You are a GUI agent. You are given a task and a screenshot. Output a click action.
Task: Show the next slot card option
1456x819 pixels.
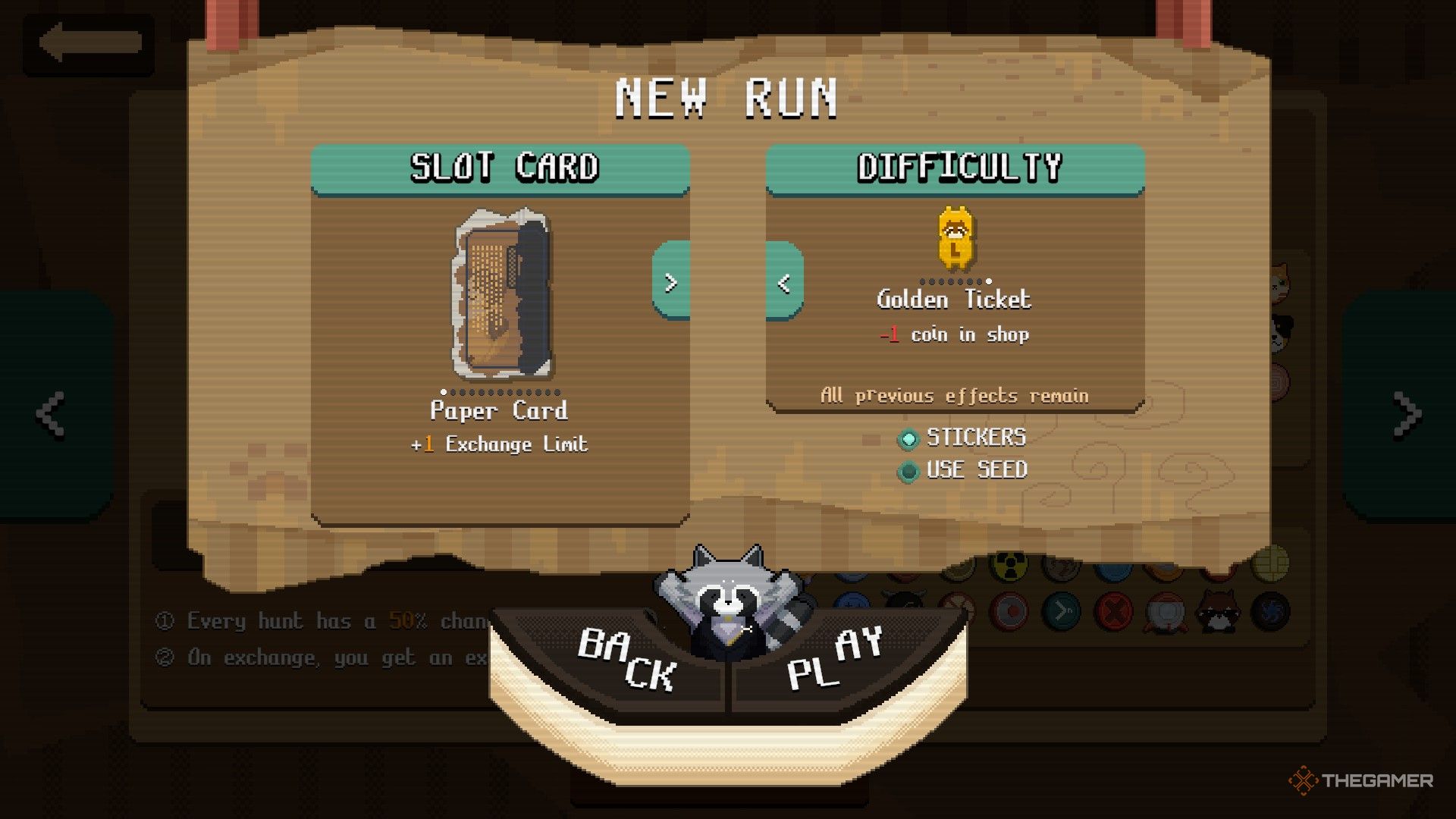coord(670,283)
